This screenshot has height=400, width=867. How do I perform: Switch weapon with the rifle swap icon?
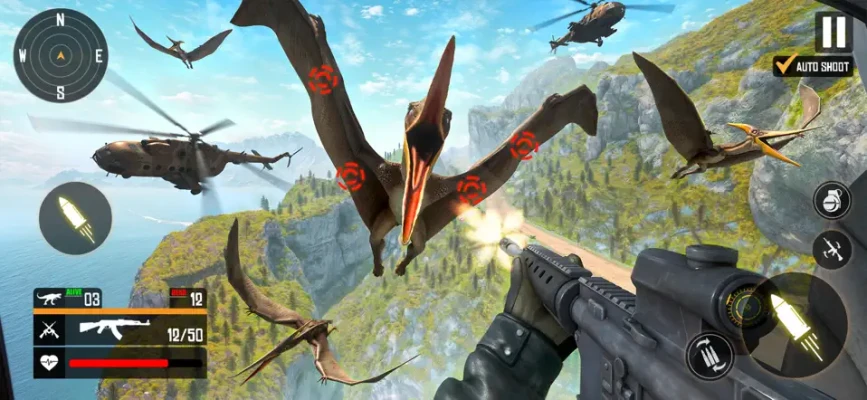pos(832,249)
